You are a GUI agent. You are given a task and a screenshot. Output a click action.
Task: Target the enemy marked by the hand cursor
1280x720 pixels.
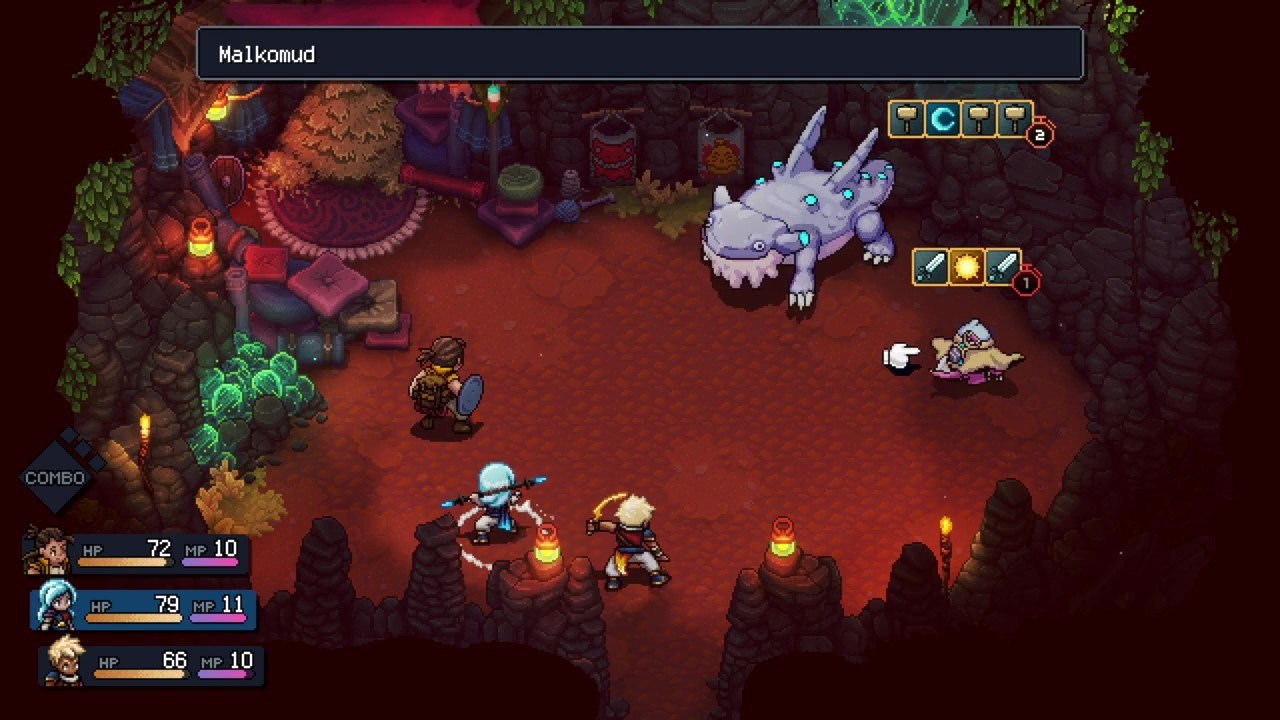[973, 353]
